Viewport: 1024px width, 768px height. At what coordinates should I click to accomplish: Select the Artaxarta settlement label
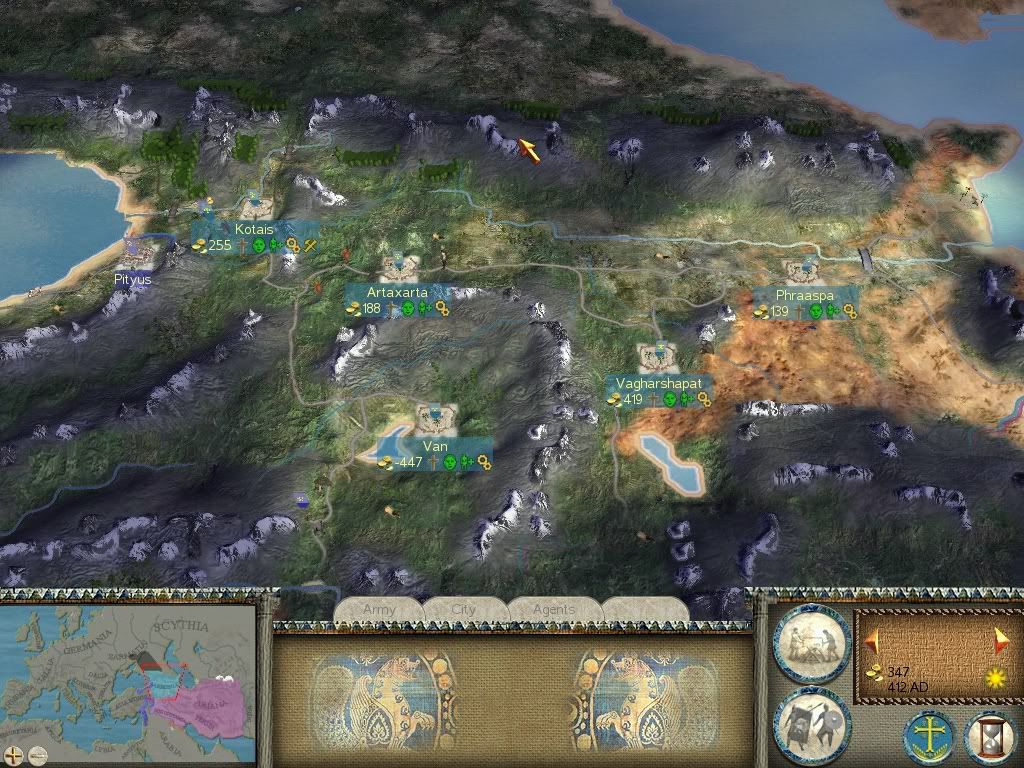[397, 292]
